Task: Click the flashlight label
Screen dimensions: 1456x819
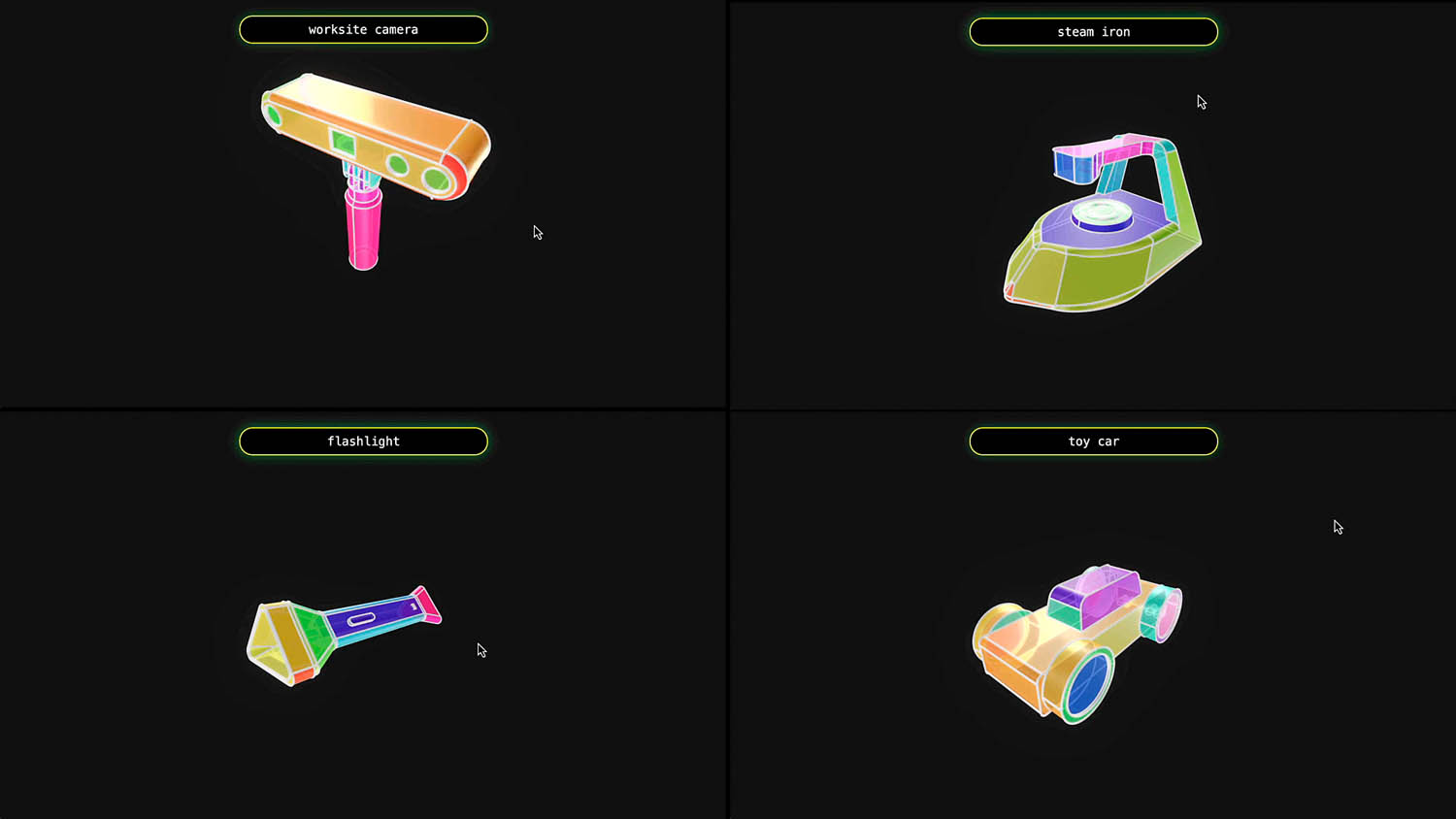Action: coord(363,441)
